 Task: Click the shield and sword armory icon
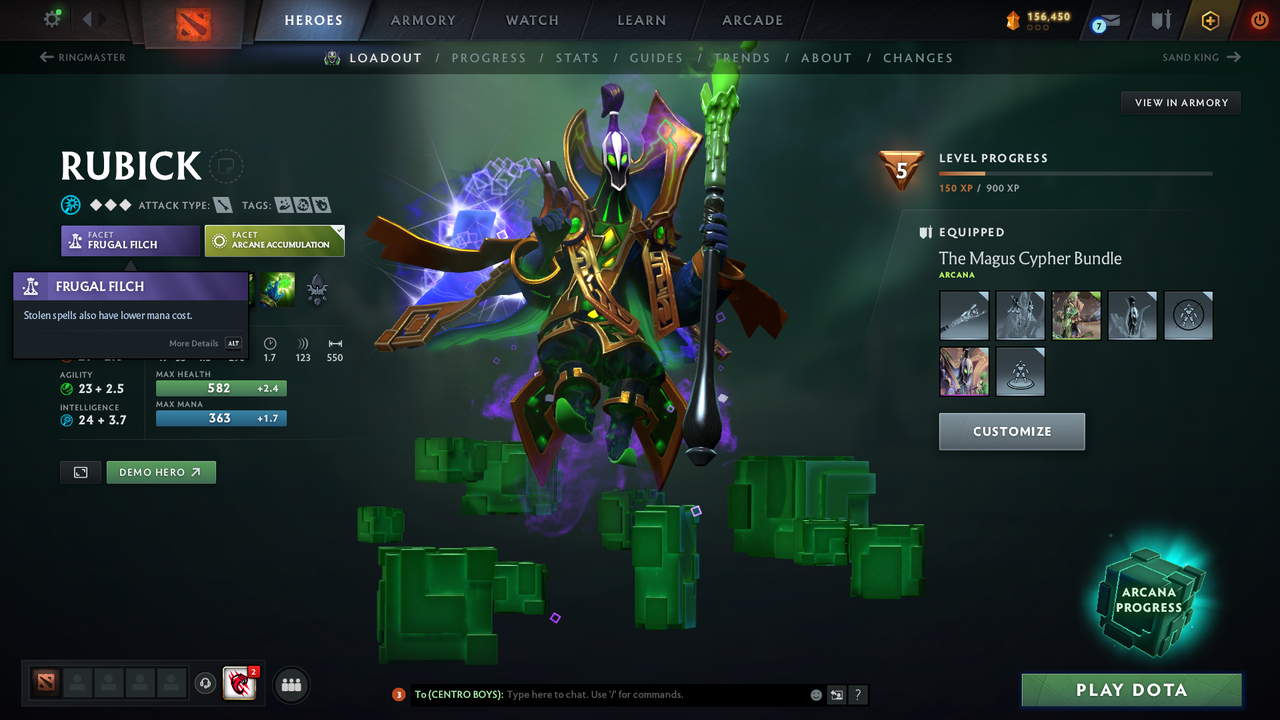pos(1162,20)
